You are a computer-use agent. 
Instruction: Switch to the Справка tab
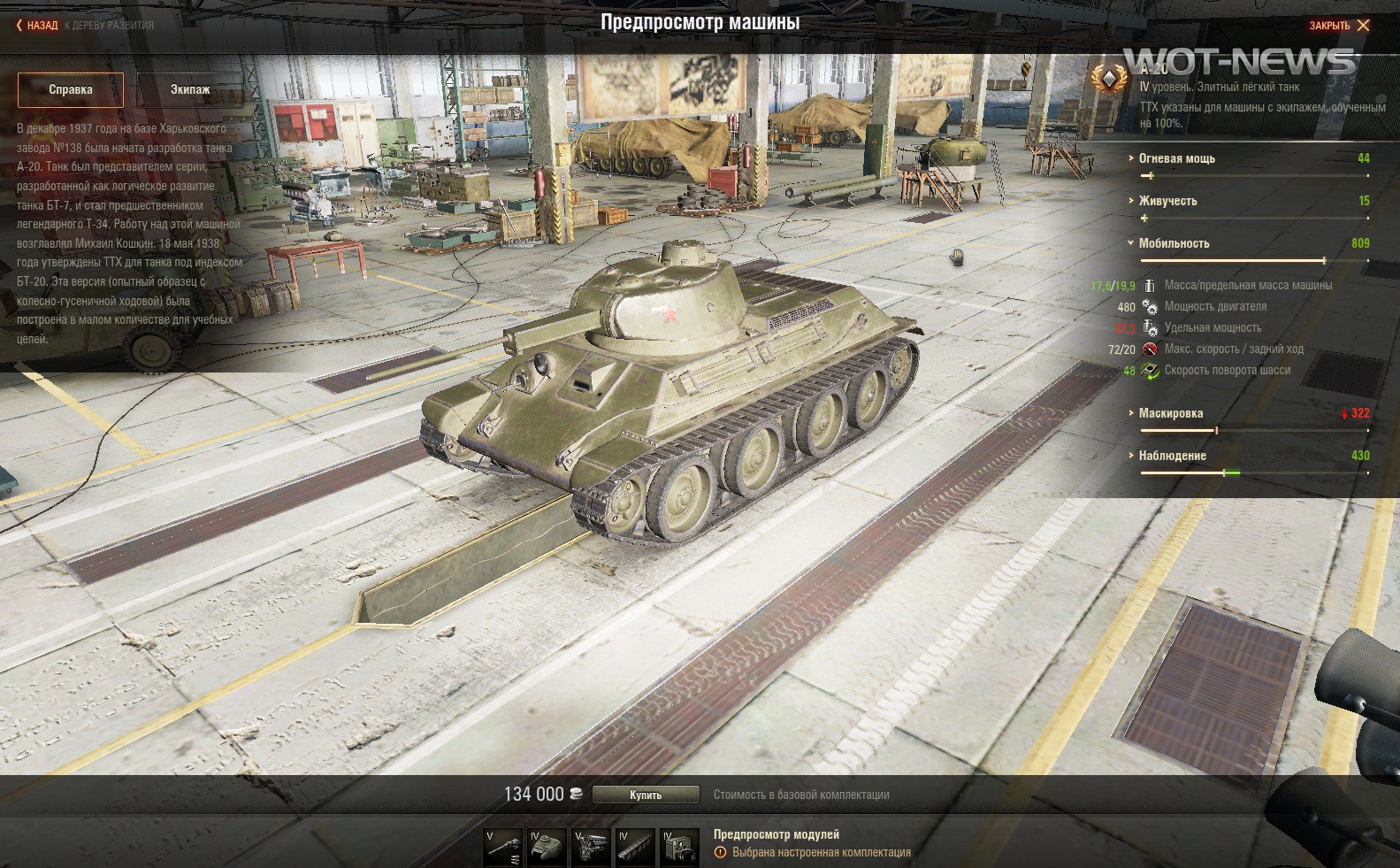point(71,89)
